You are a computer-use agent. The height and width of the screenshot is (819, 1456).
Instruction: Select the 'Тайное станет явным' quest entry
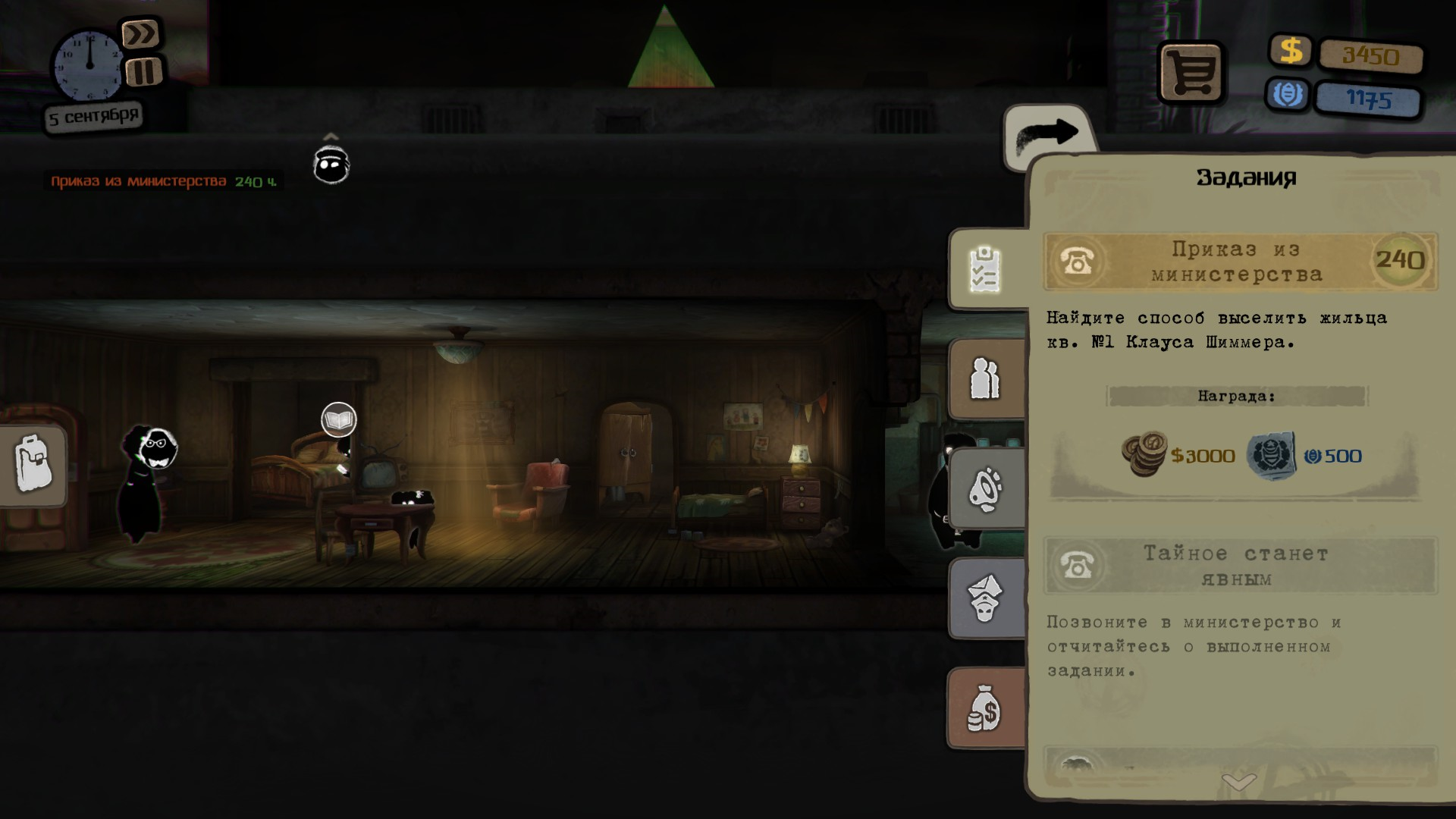pos(1239,566)
